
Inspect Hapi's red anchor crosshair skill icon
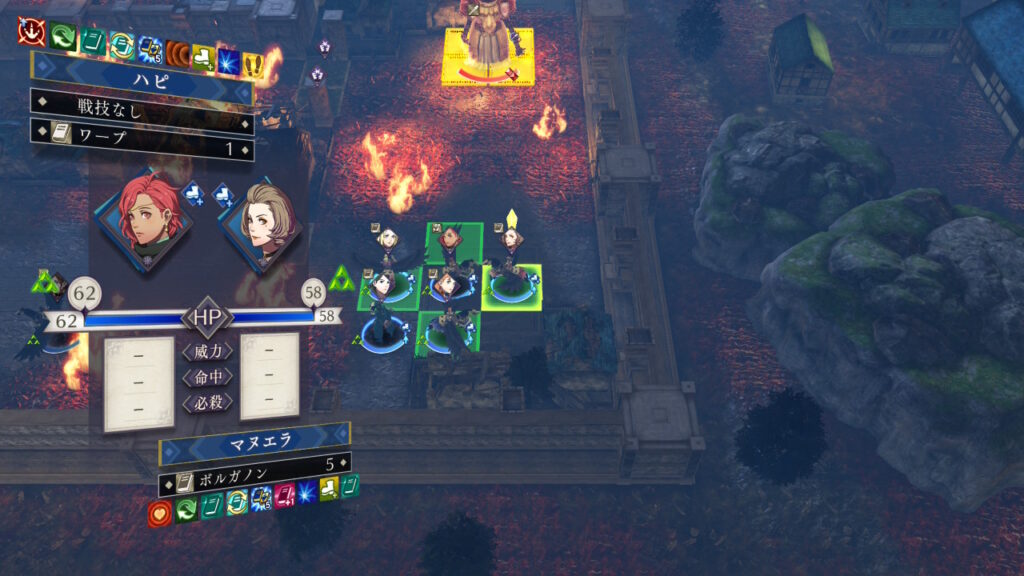30,33
